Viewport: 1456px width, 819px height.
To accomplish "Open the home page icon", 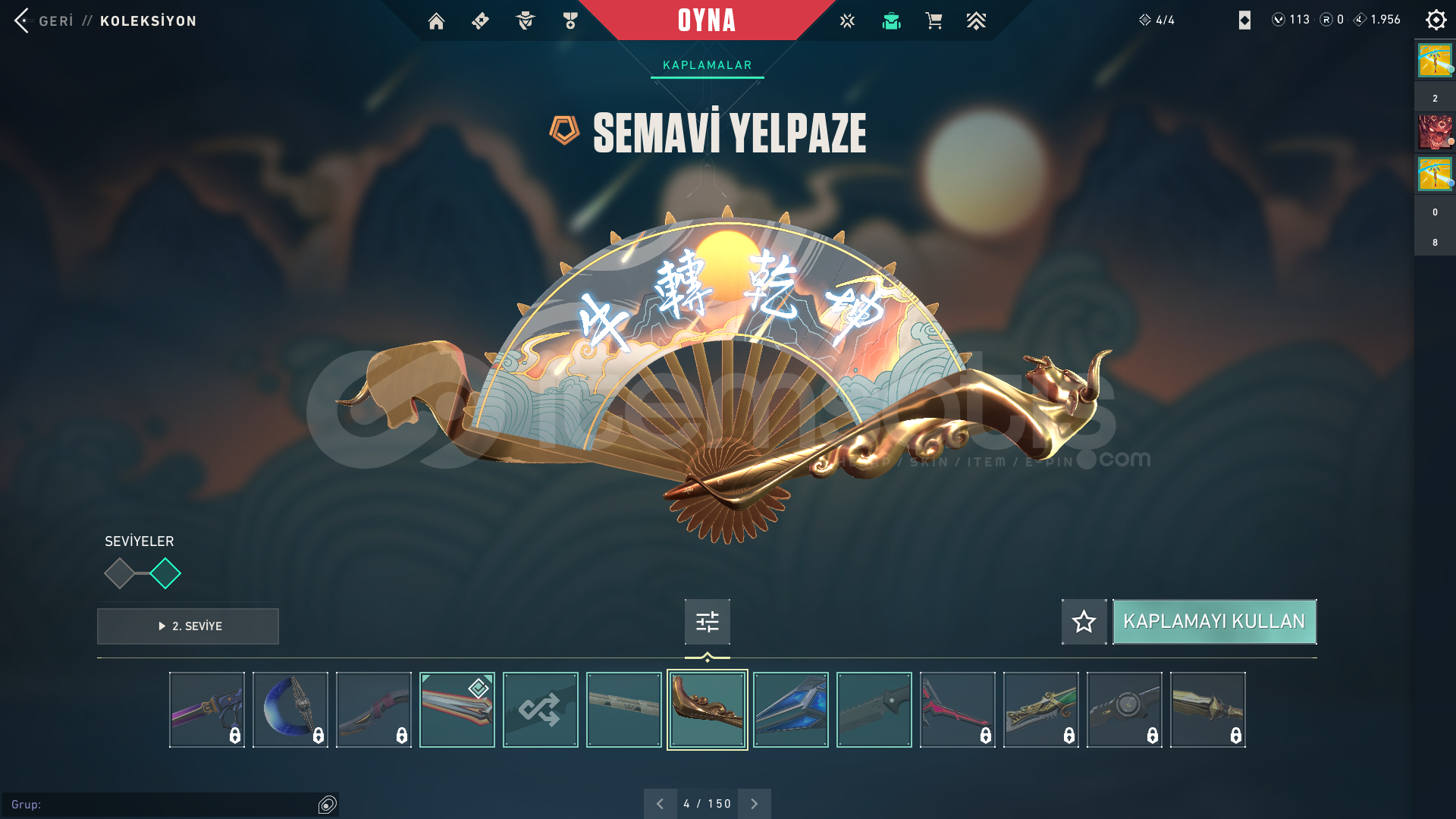I will tap(436, 21).
